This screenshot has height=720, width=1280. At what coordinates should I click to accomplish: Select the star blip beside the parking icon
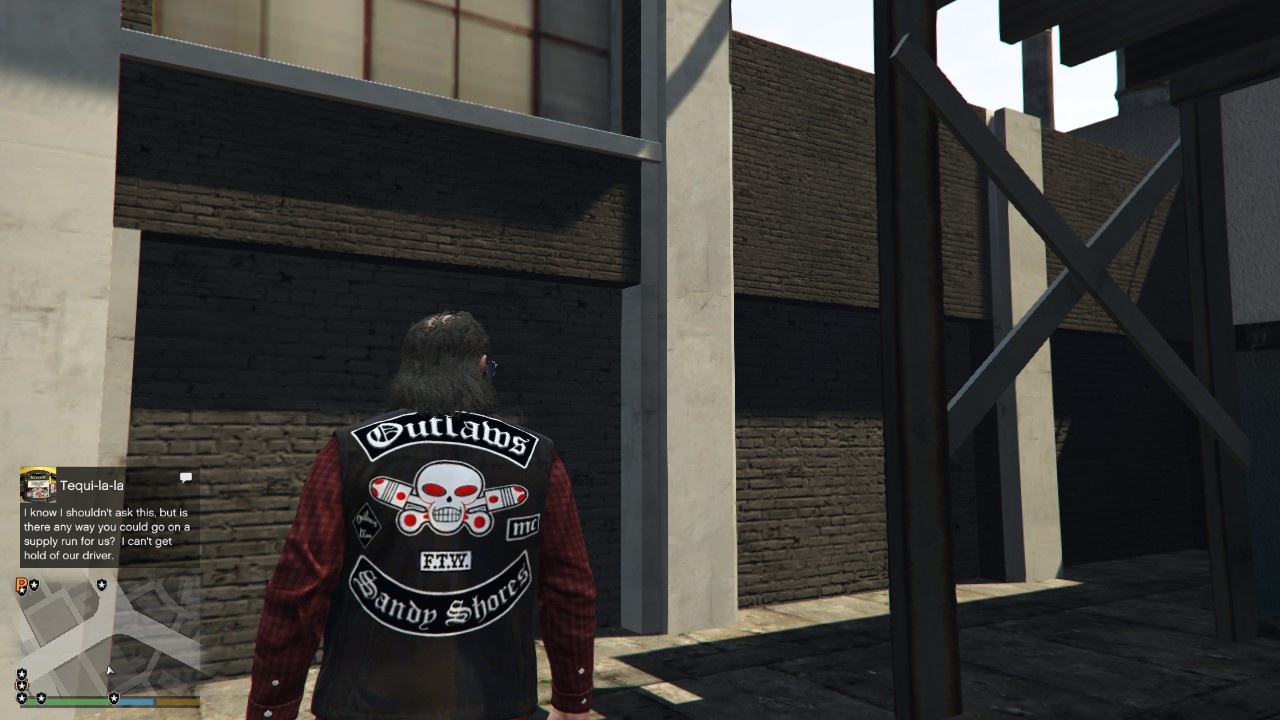coord(34,585)
